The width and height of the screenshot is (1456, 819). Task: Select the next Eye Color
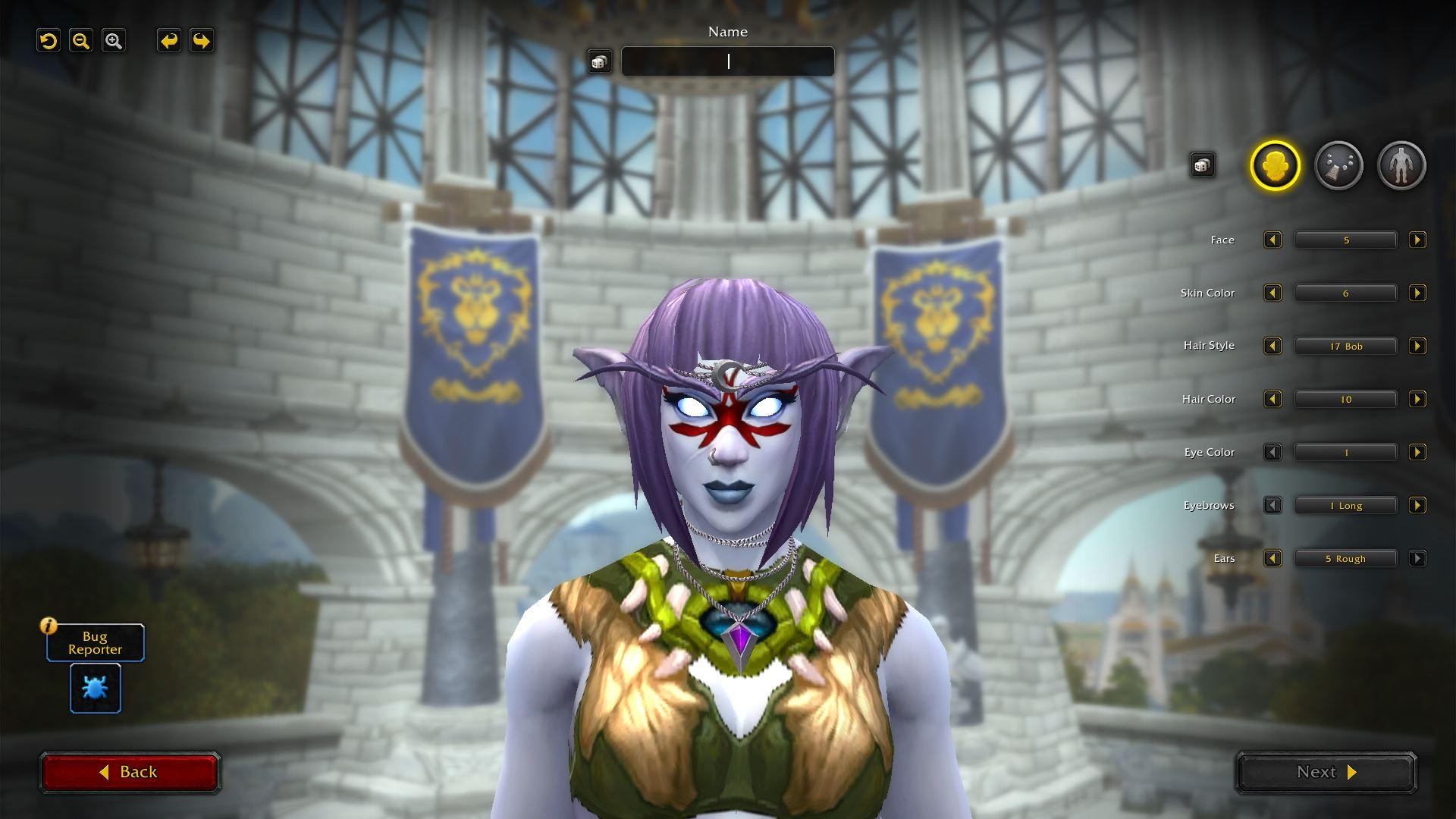[x=1417, y=453]
